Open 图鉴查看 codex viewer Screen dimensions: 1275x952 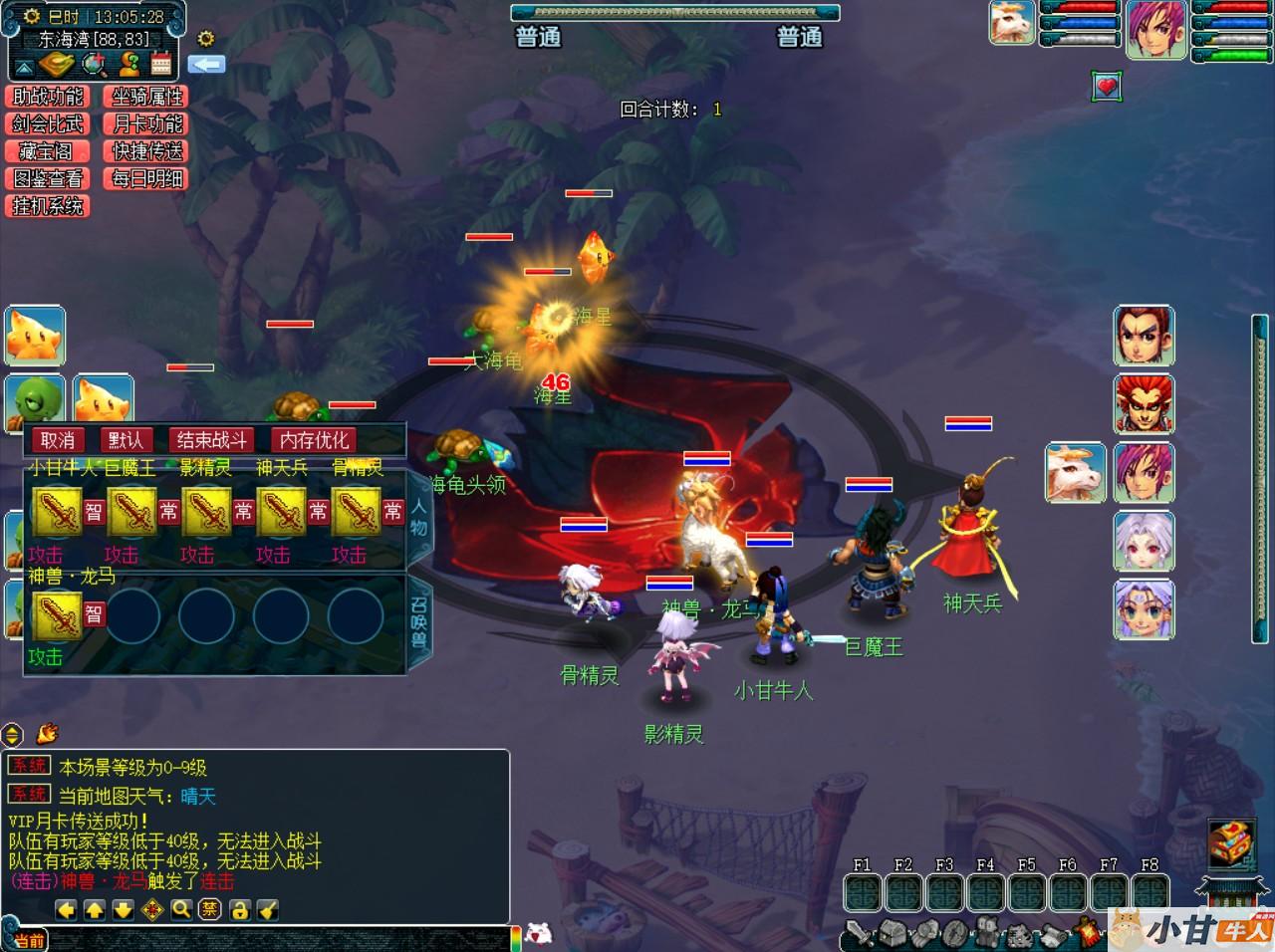click(x=48, y=179)
